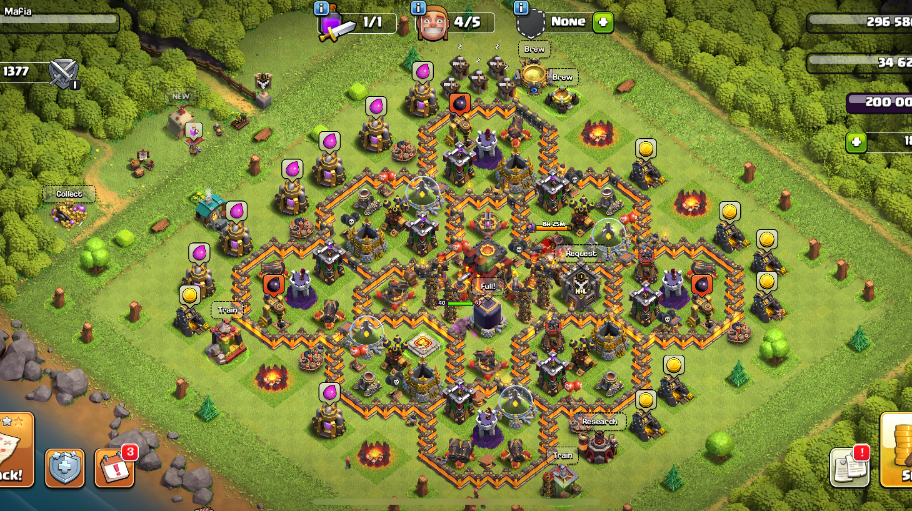Open the Shop with gold coin stack
Viewport: 912px width, 511px height.
pos(896,452)
